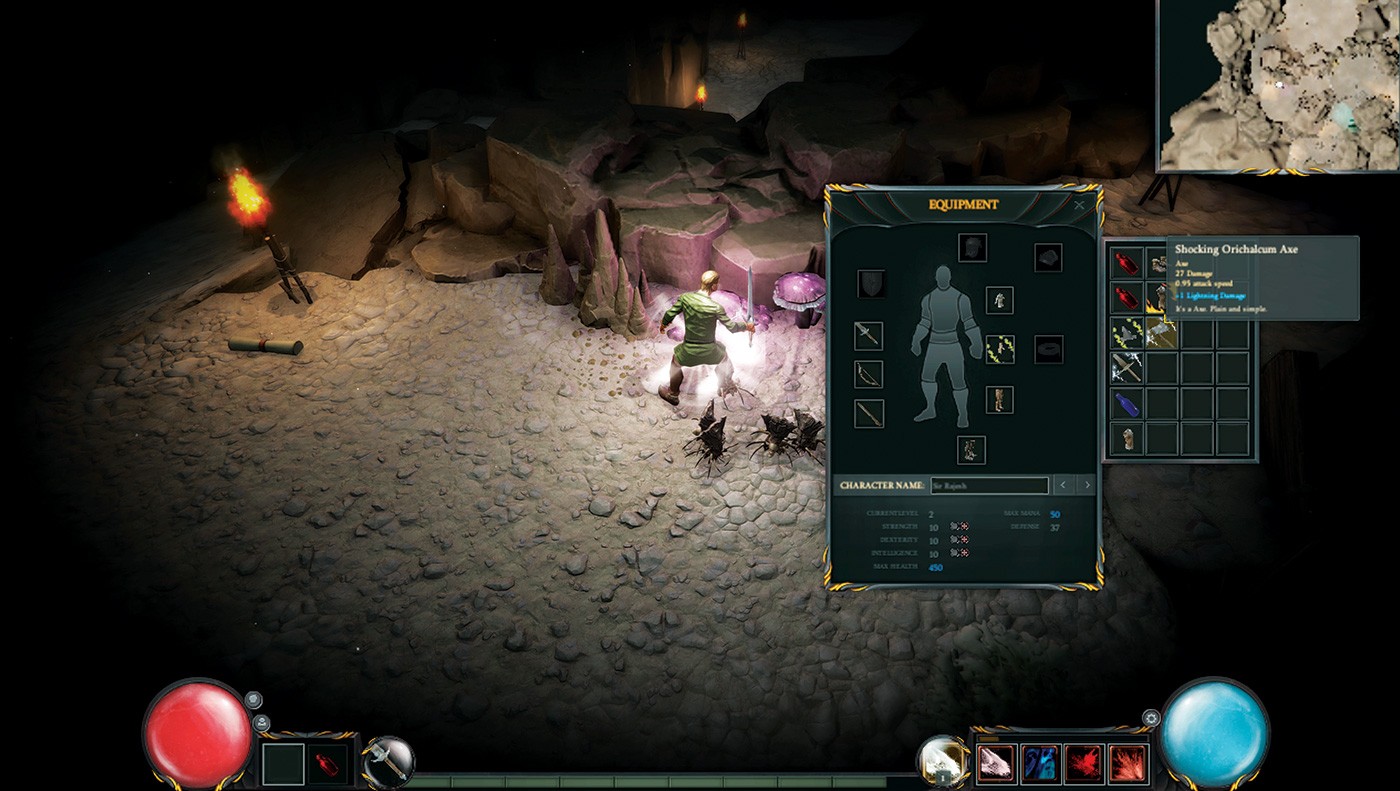Close the Equipment panel
The image size is (1400, 791).
(1079, 205)
